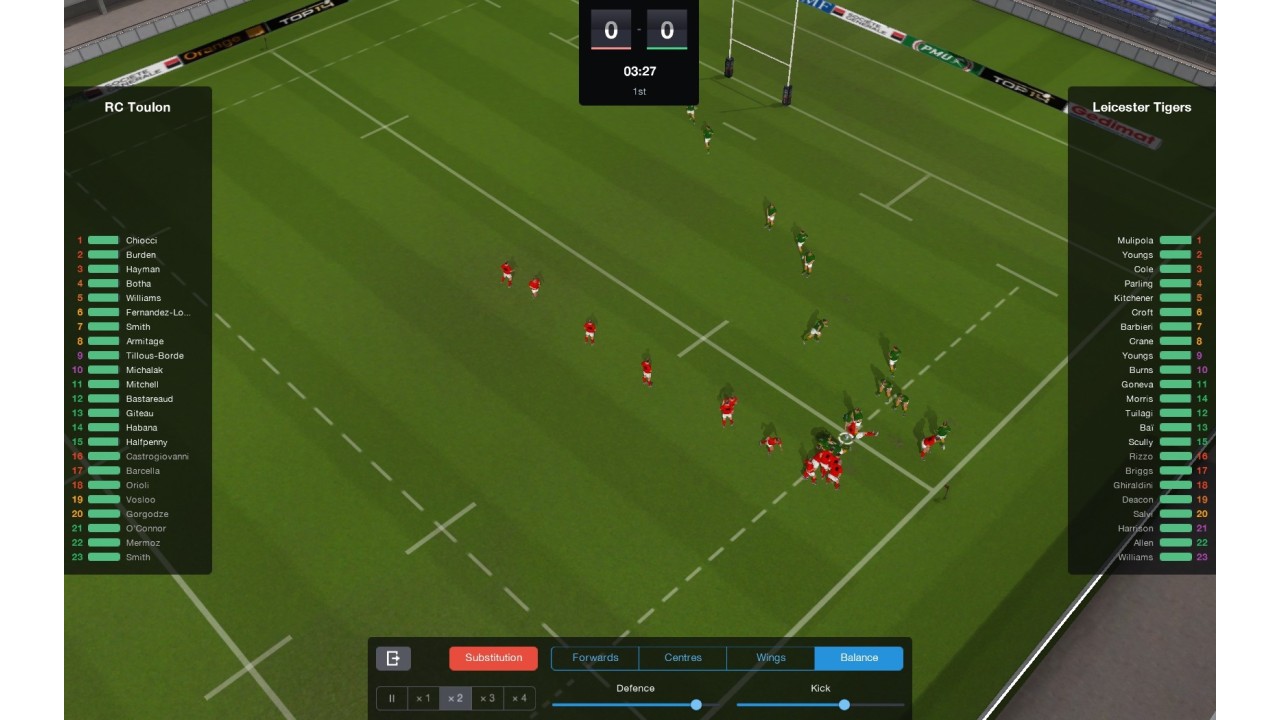Select Tuilagi in Leicester Tigers list
The height and width of the screenshot is (720, 1280).
(x=1139, y=413)
